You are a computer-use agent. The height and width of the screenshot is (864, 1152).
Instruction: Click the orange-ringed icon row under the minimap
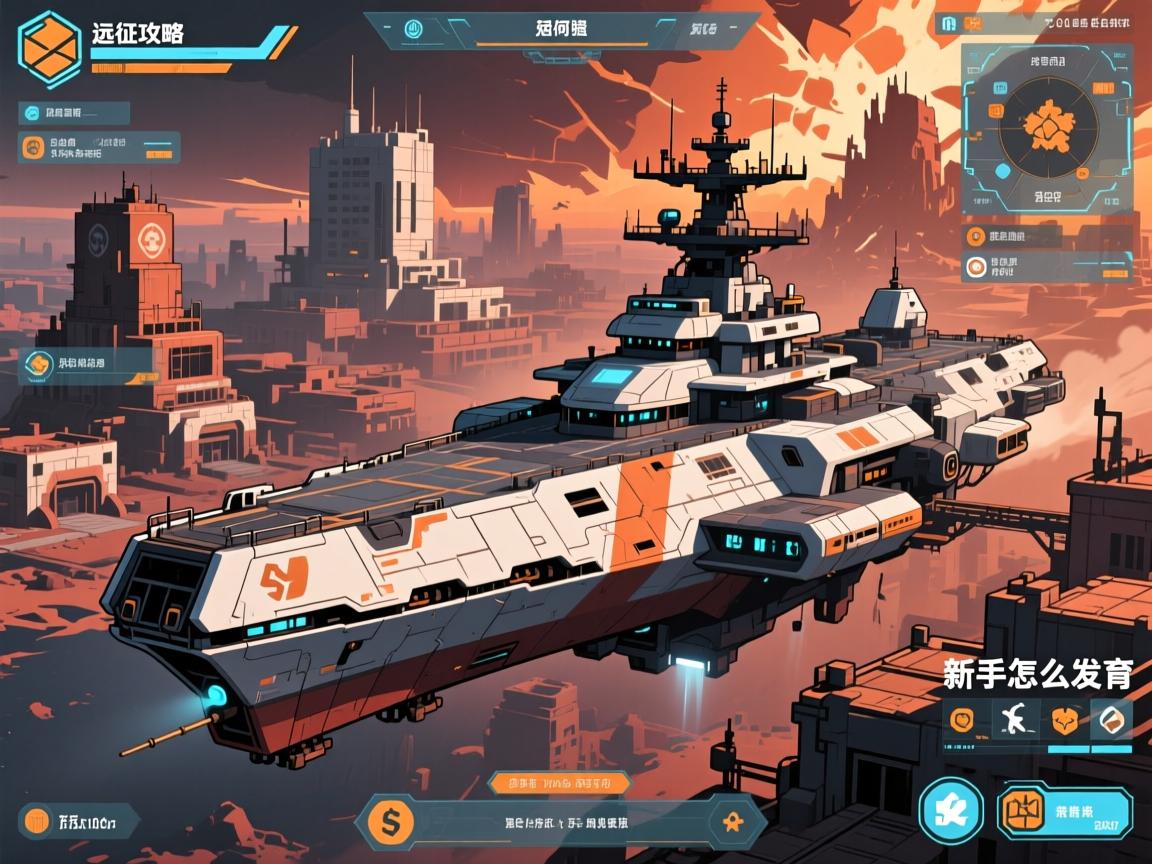pos(1046,267)
